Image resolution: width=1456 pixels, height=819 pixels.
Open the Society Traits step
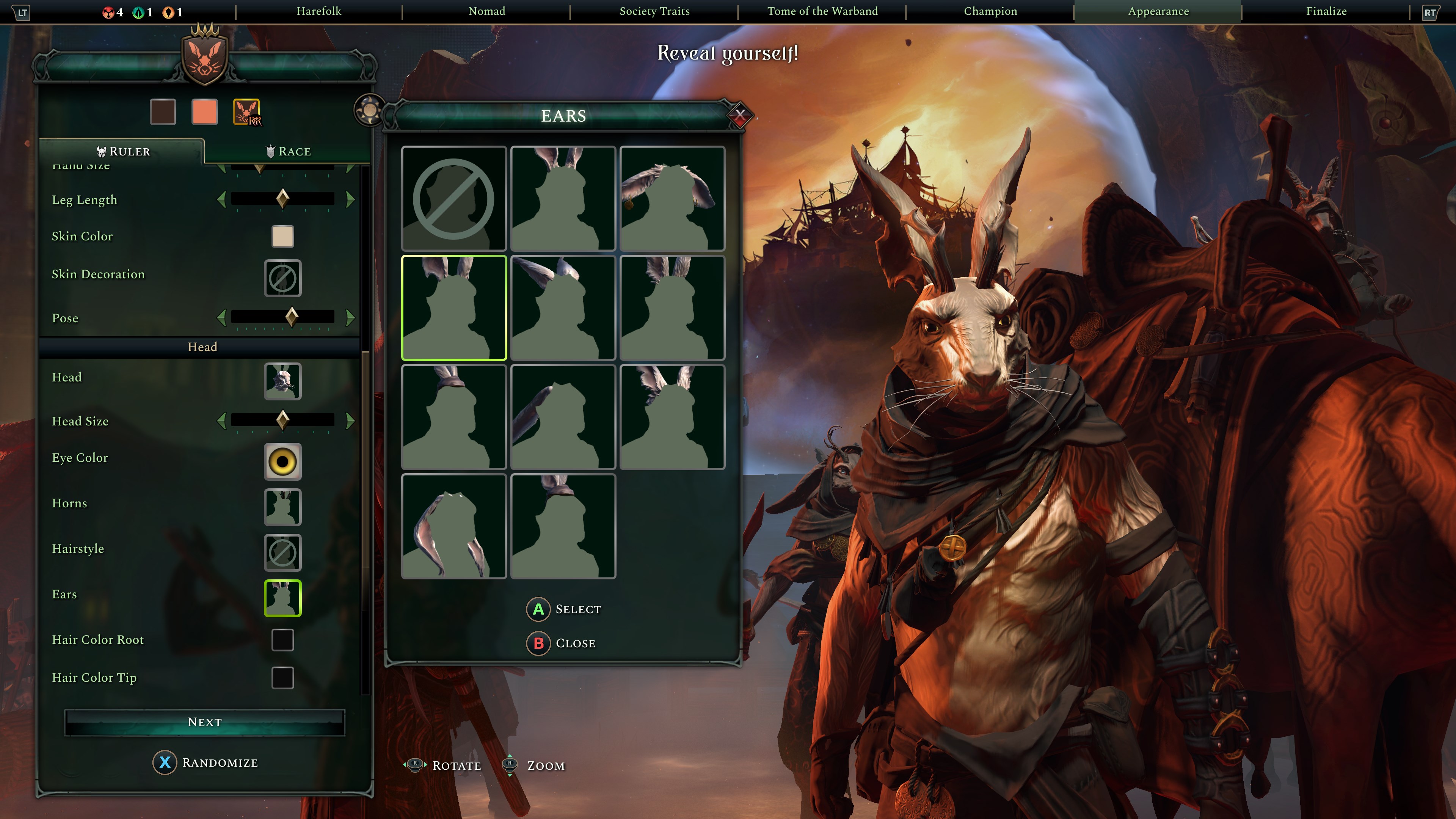[x=654, y=11]
